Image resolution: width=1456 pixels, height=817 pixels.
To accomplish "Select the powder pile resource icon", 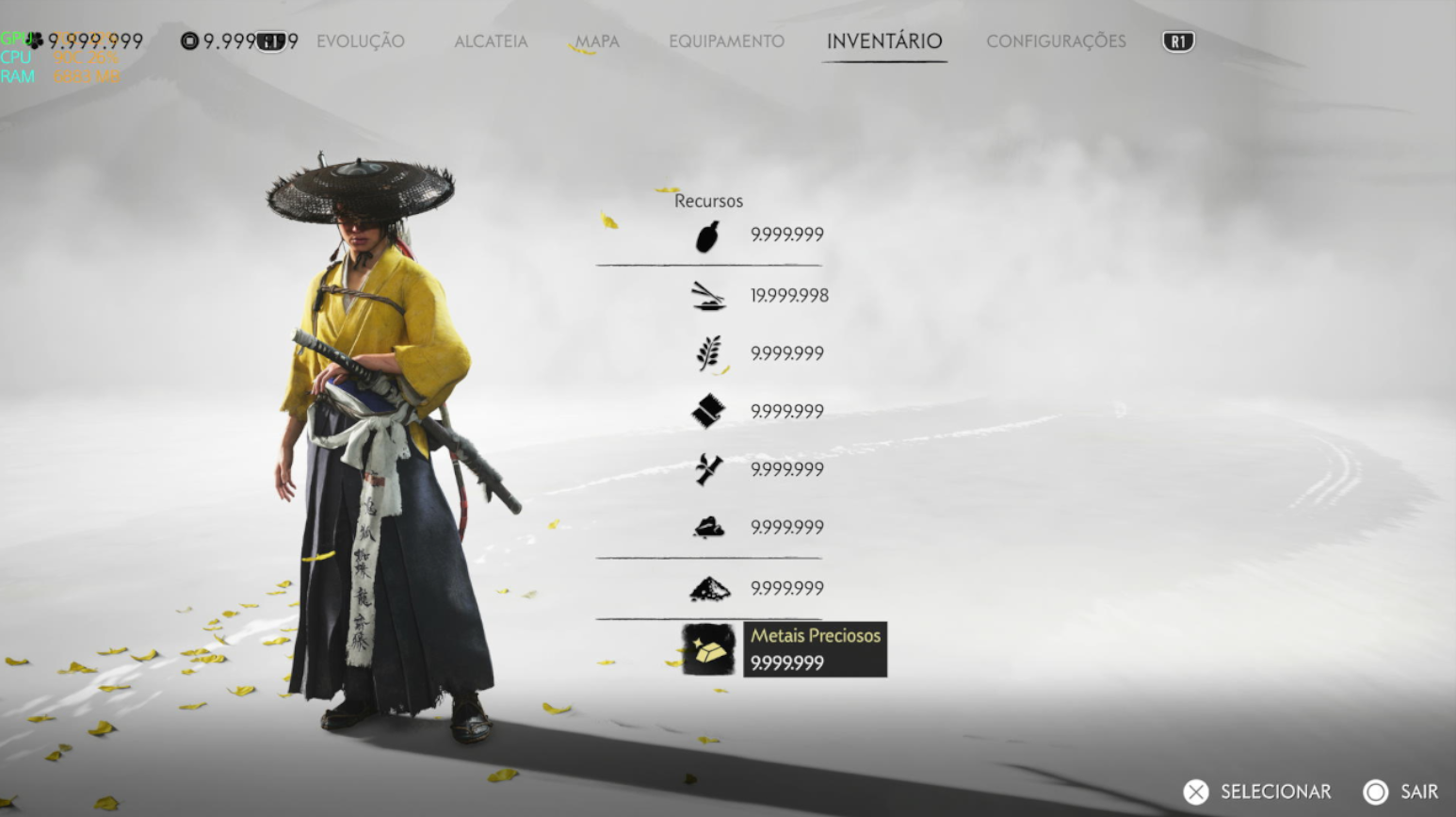I will [x=708, y=589].
